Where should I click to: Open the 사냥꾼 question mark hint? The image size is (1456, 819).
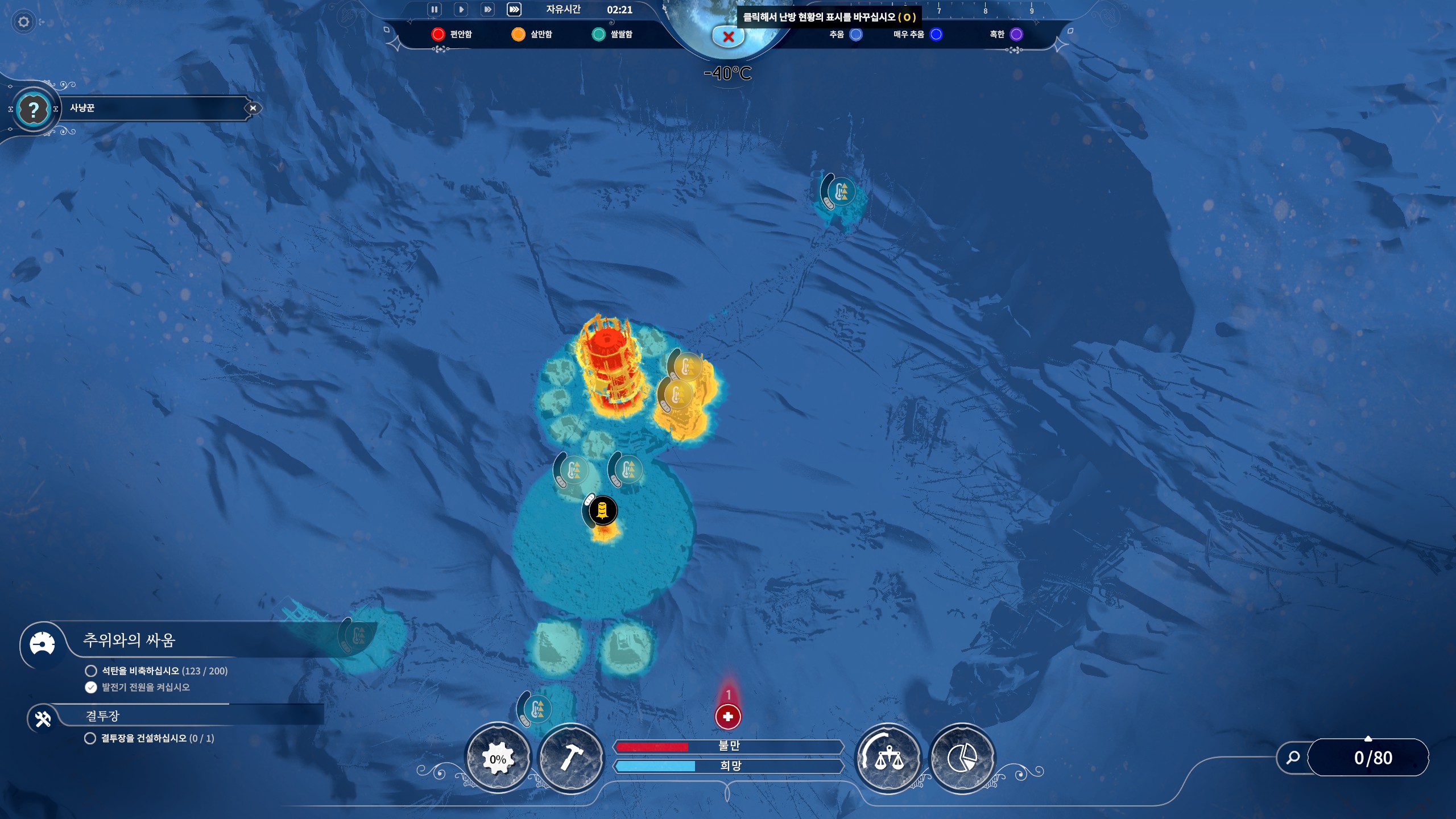[34, 109]
